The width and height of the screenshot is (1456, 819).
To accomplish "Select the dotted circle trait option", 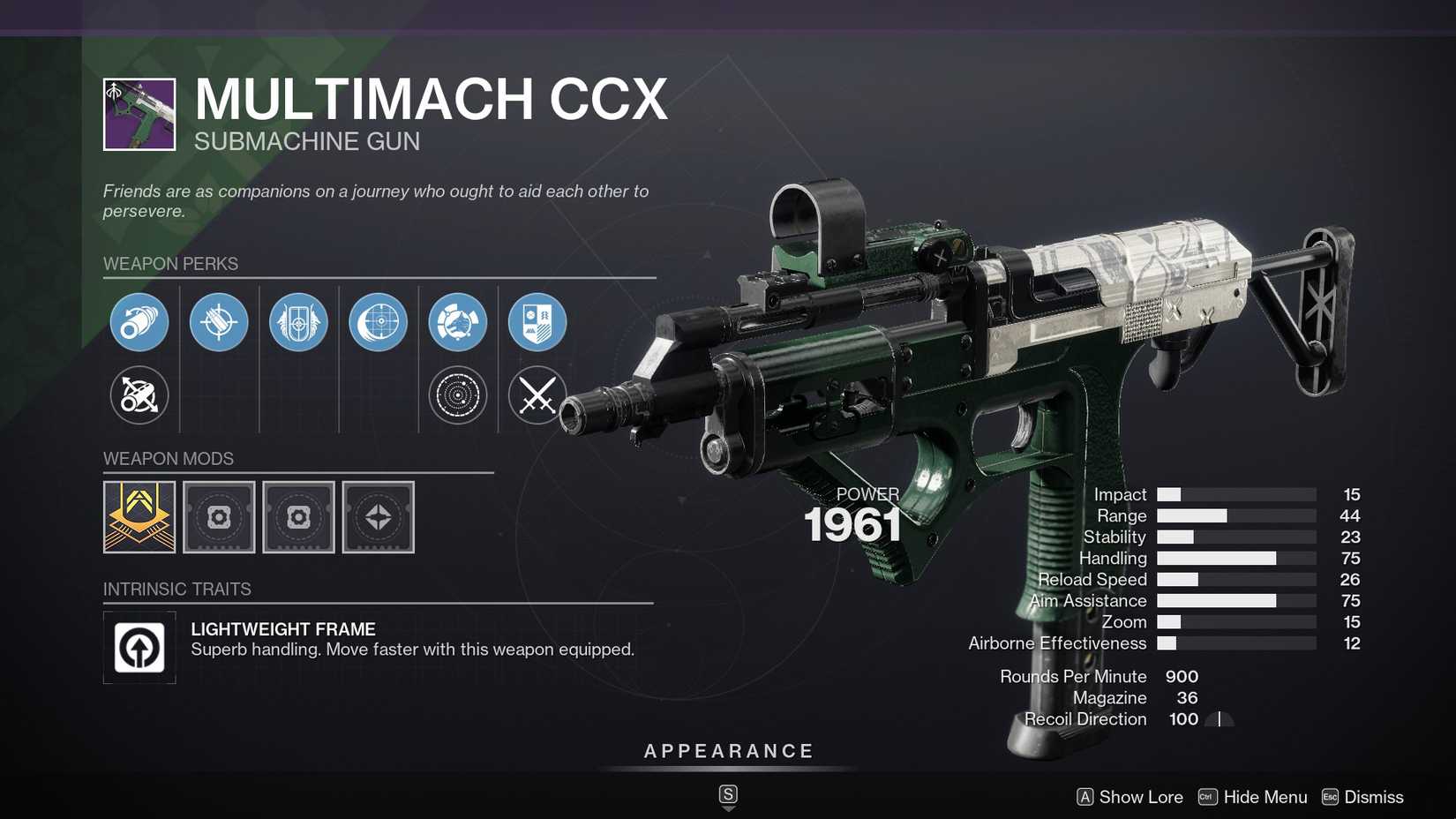I will click(456, 395).
